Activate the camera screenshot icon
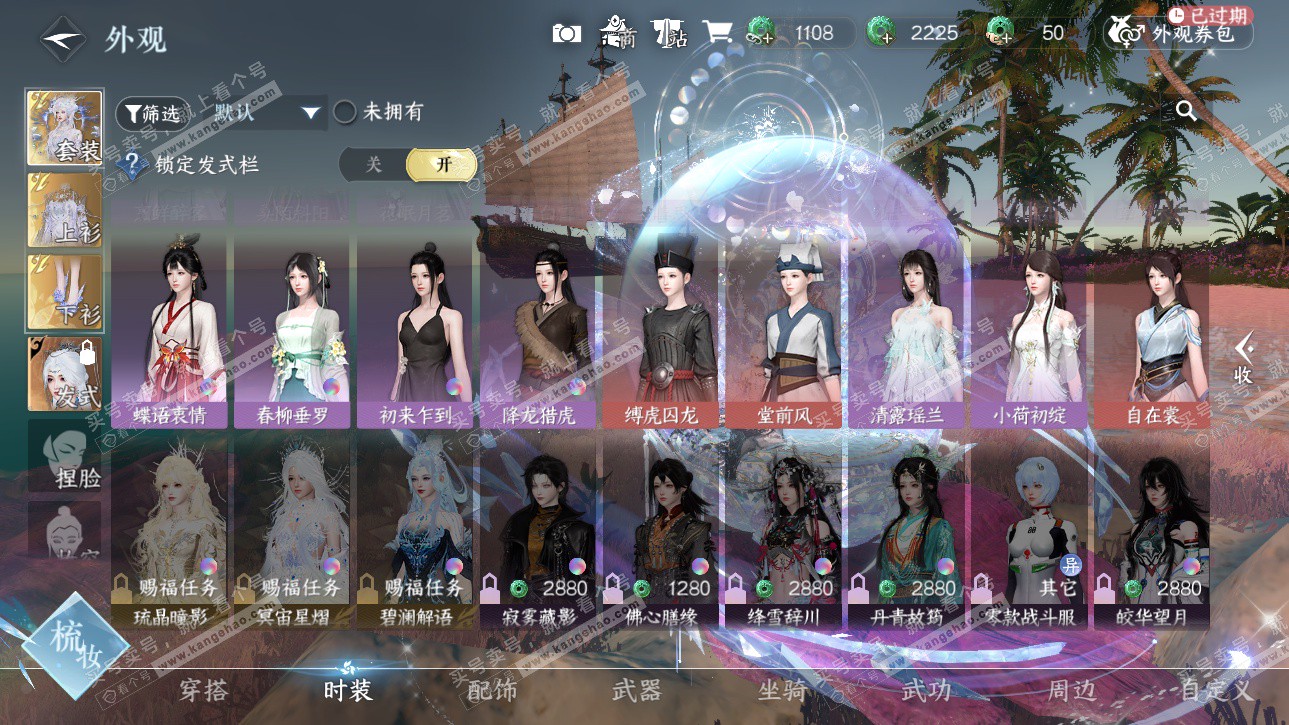1289x725 pixels. click(566, 33)
